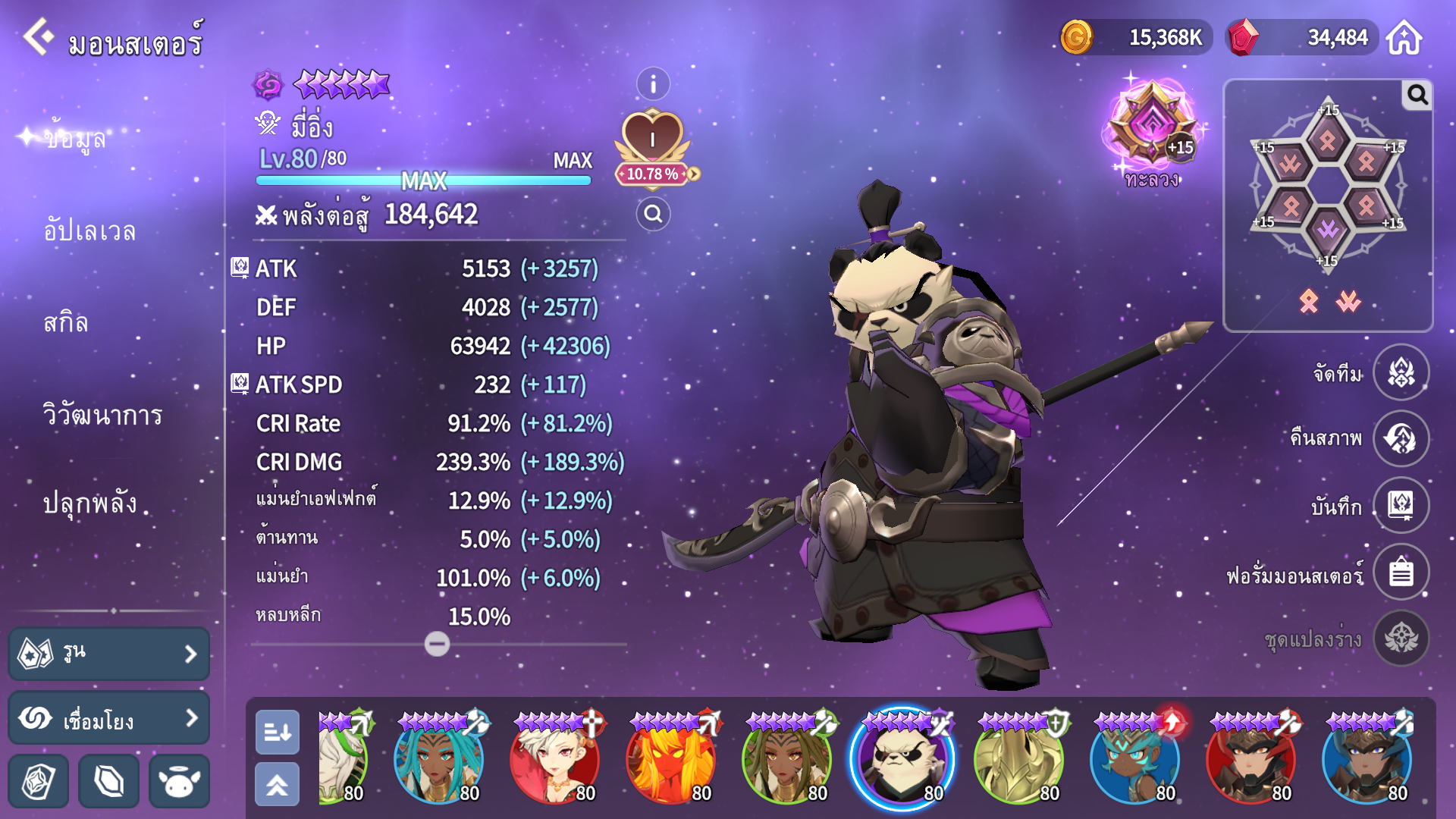The width and height of the screenshot is (1456, 819).
Task: Inspect the rune hexagon with its magnifier
Action: coord(1417,96)
